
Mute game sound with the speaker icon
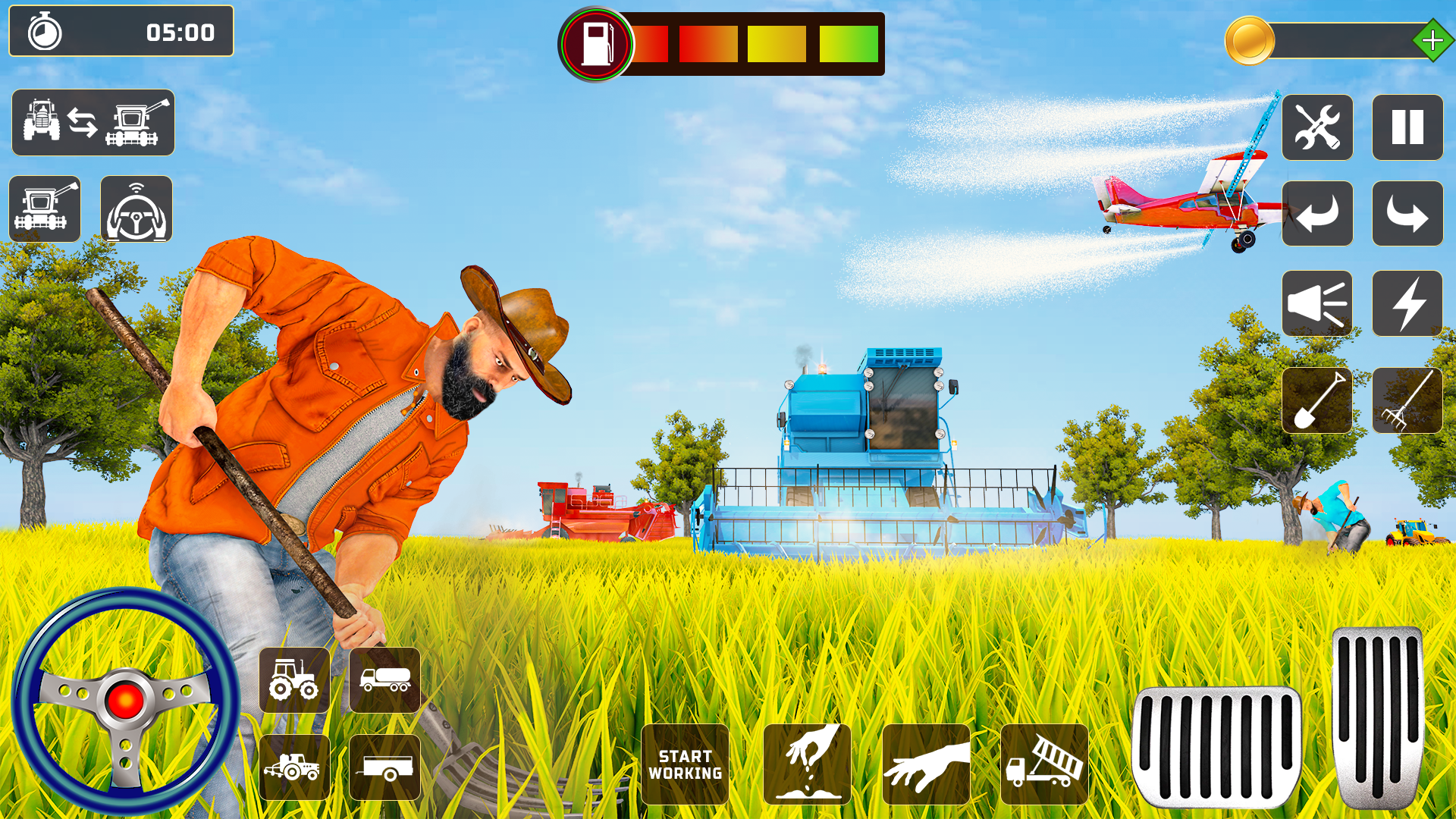(x=1318, y=305)
